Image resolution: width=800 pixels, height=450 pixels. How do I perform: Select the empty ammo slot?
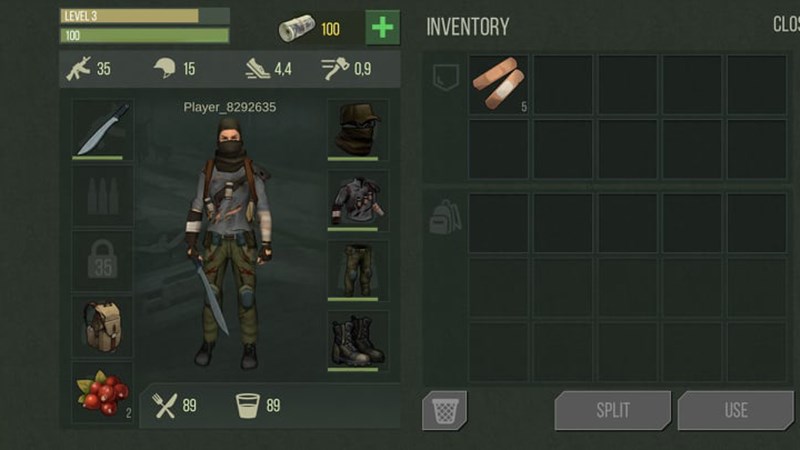tap(102, 195)
